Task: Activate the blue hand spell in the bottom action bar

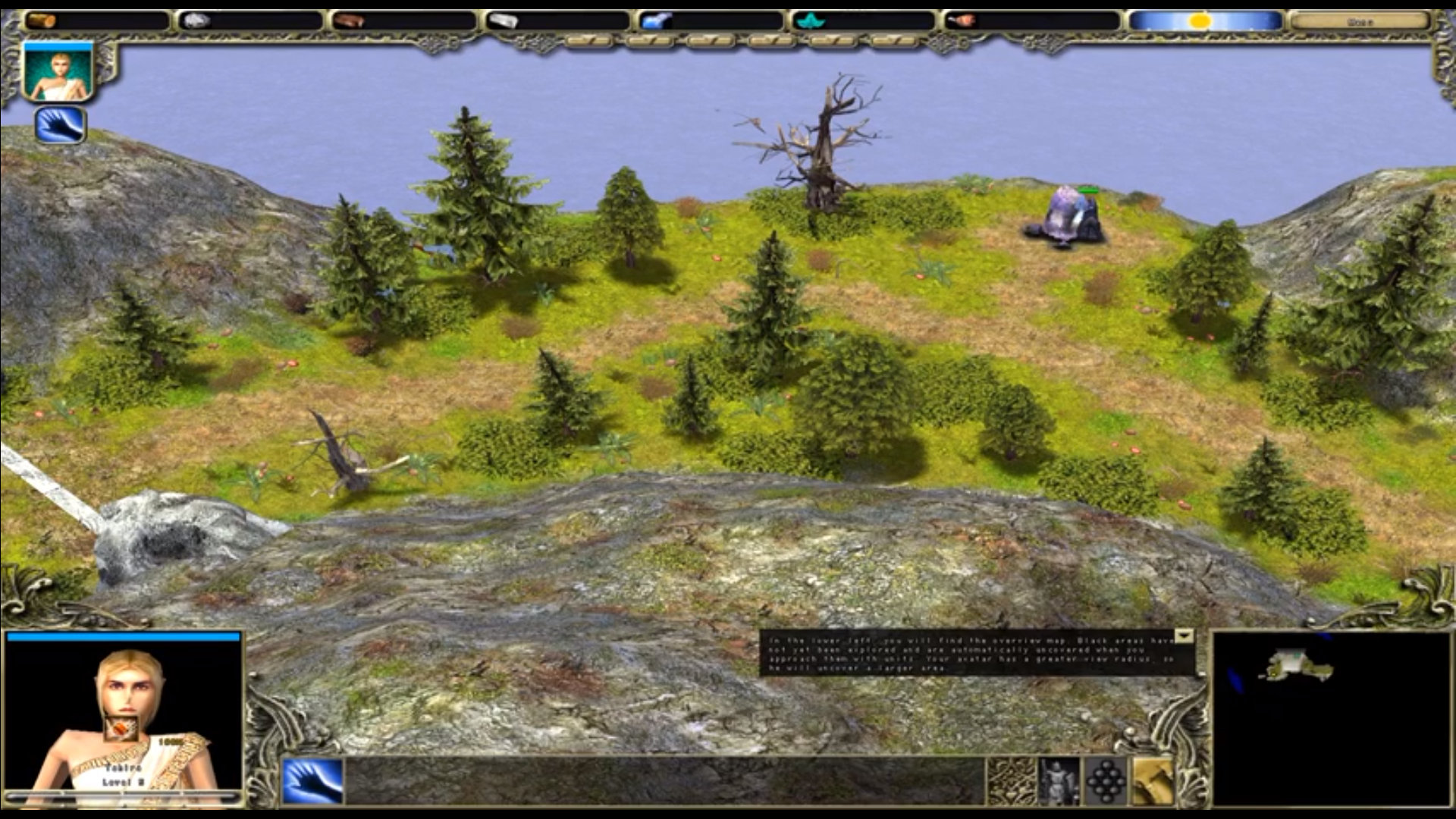Action: tap(312, 780)
